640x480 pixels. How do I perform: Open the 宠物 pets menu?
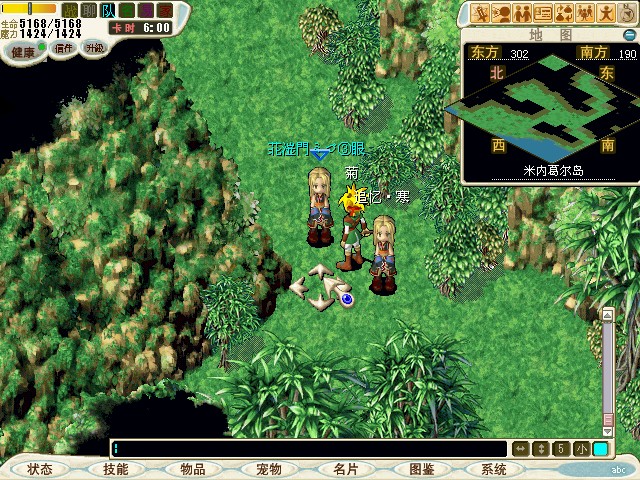click(269, 469)
